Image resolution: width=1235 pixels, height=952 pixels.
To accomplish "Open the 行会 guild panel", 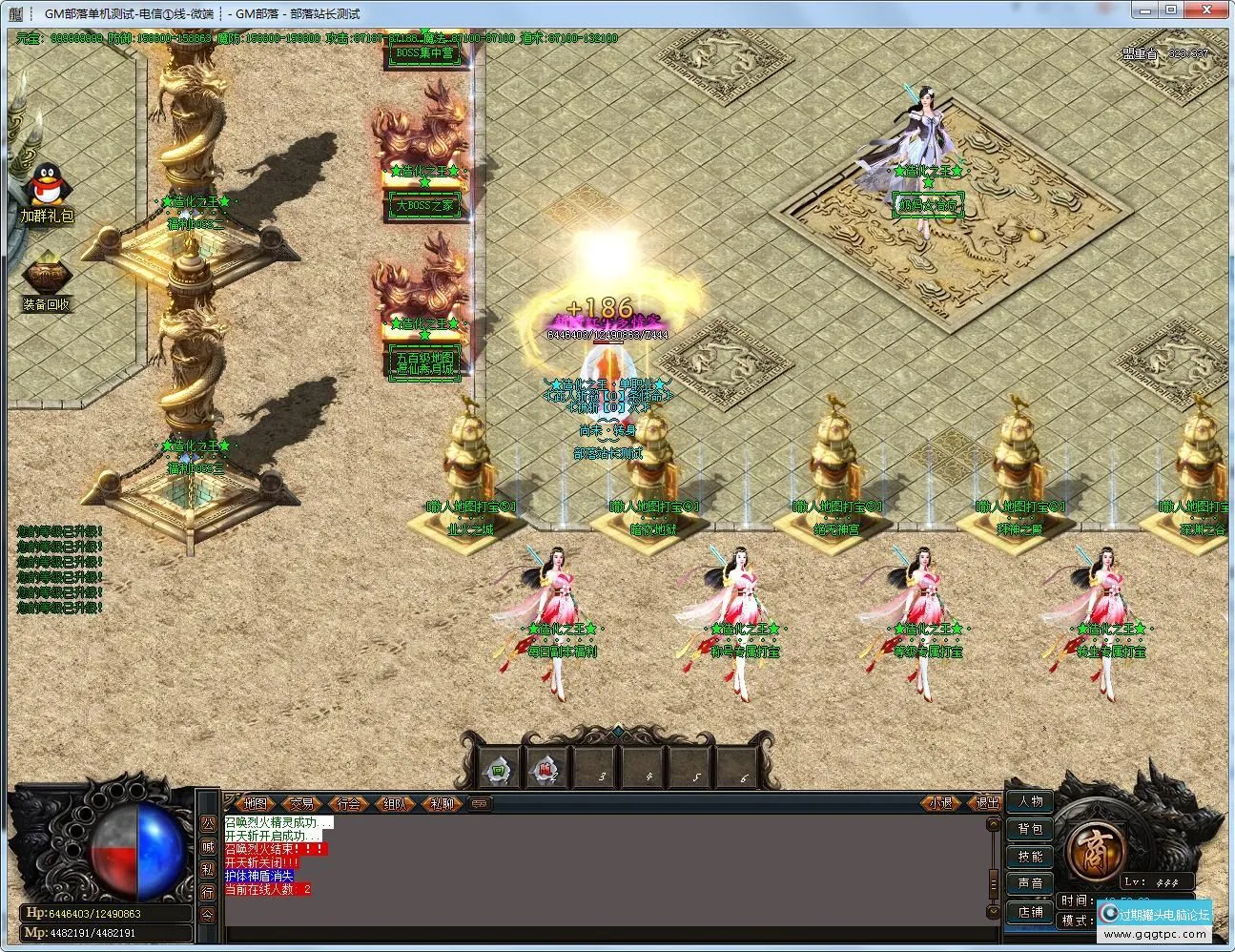I will pos(349,804).
